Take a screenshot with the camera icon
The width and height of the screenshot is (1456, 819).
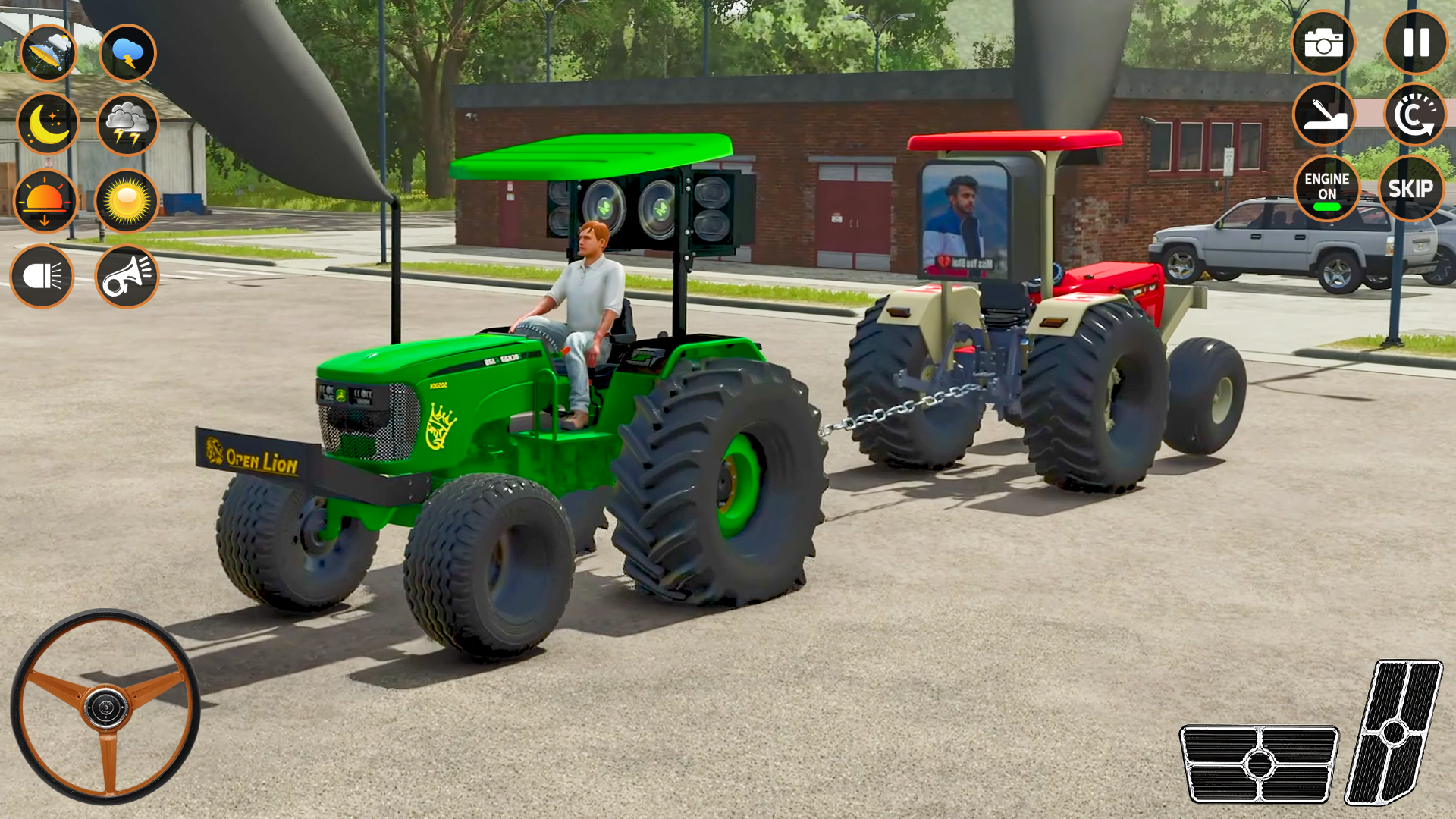pyautogui.click(x=1326, y=42)
